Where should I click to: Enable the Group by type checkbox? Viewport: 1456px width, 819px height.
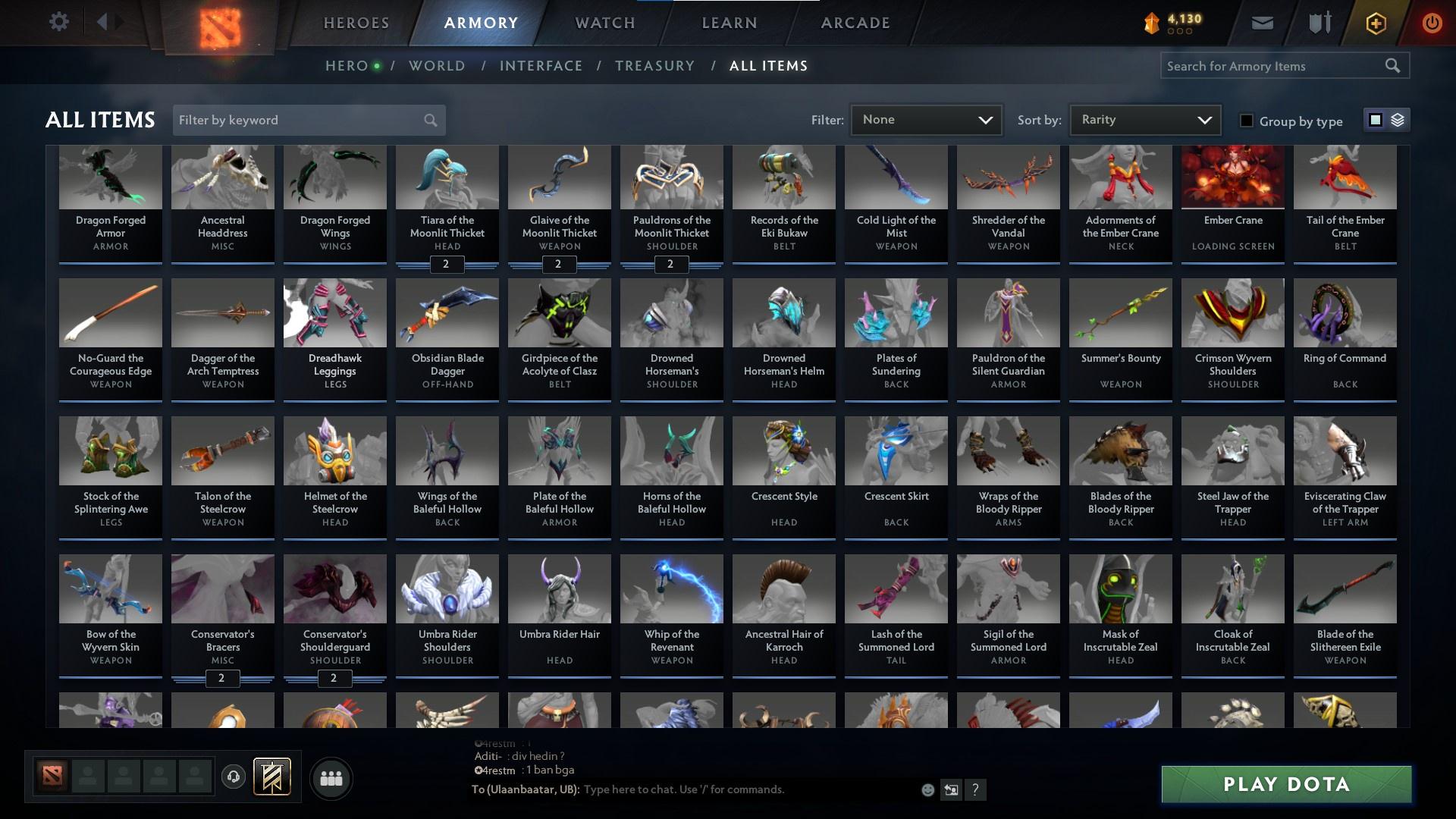[1246, 121]
